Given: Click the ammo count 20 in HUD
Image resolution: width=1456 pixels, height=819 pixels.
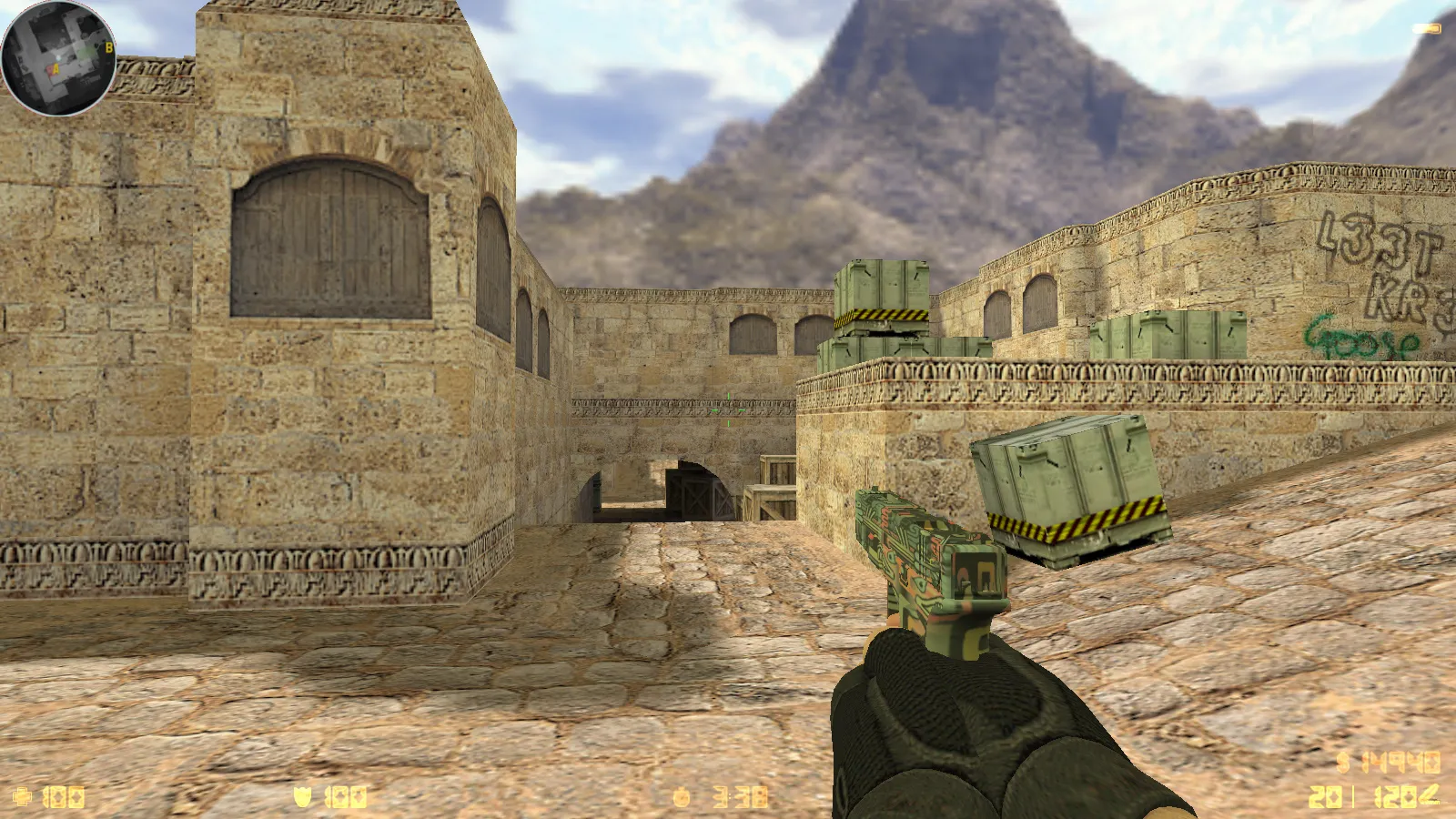Looking at the screenshot, I should (x=1324, y=794).
